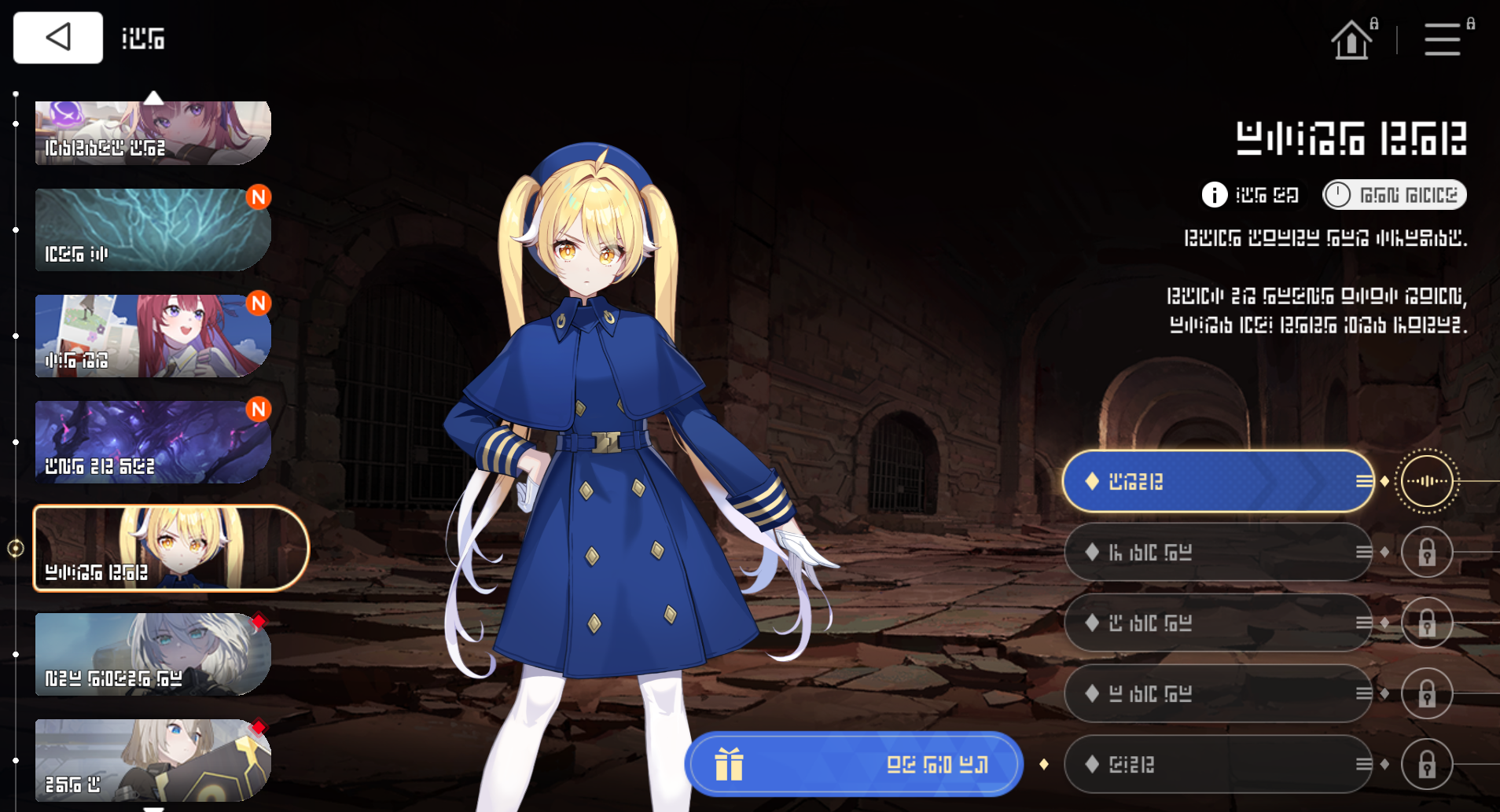Open the hamburger menu at top right
The width and height of the screenshot is (1500, 812).
pyautogui.click(x=1442, y=39)
